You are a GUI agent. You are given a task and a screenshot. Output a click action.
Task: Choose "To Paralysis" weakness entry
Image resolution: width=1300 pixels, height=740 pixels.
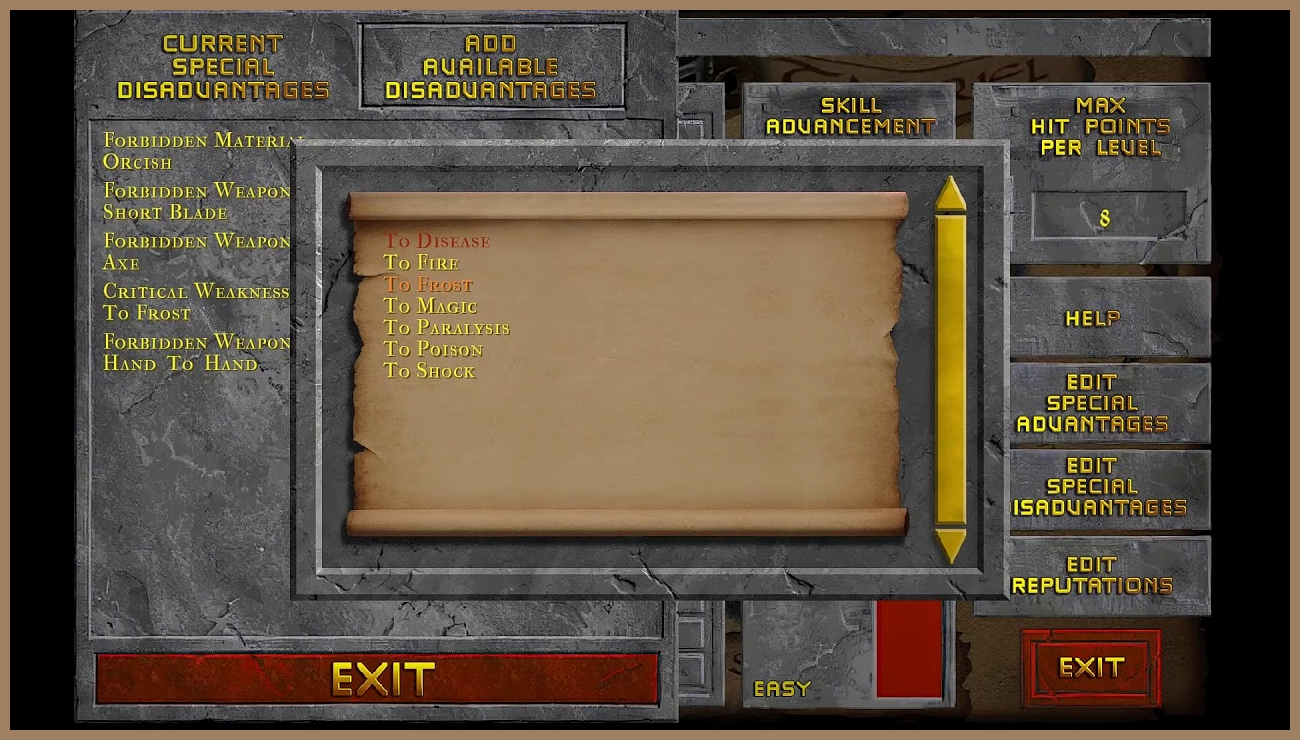coord(446,328)
